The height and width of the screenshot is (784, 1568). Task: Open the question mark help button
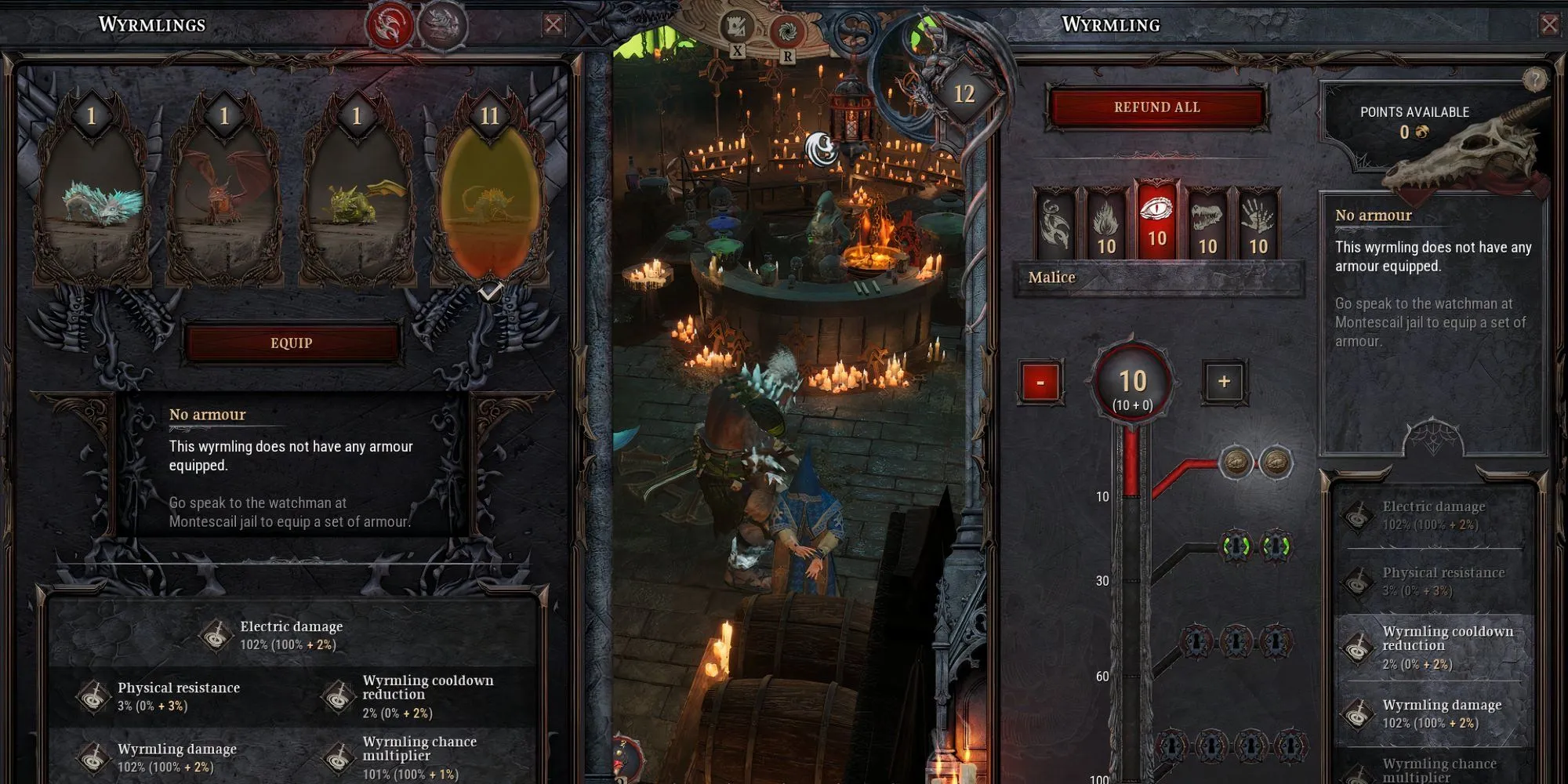(x=1534, y=78)
